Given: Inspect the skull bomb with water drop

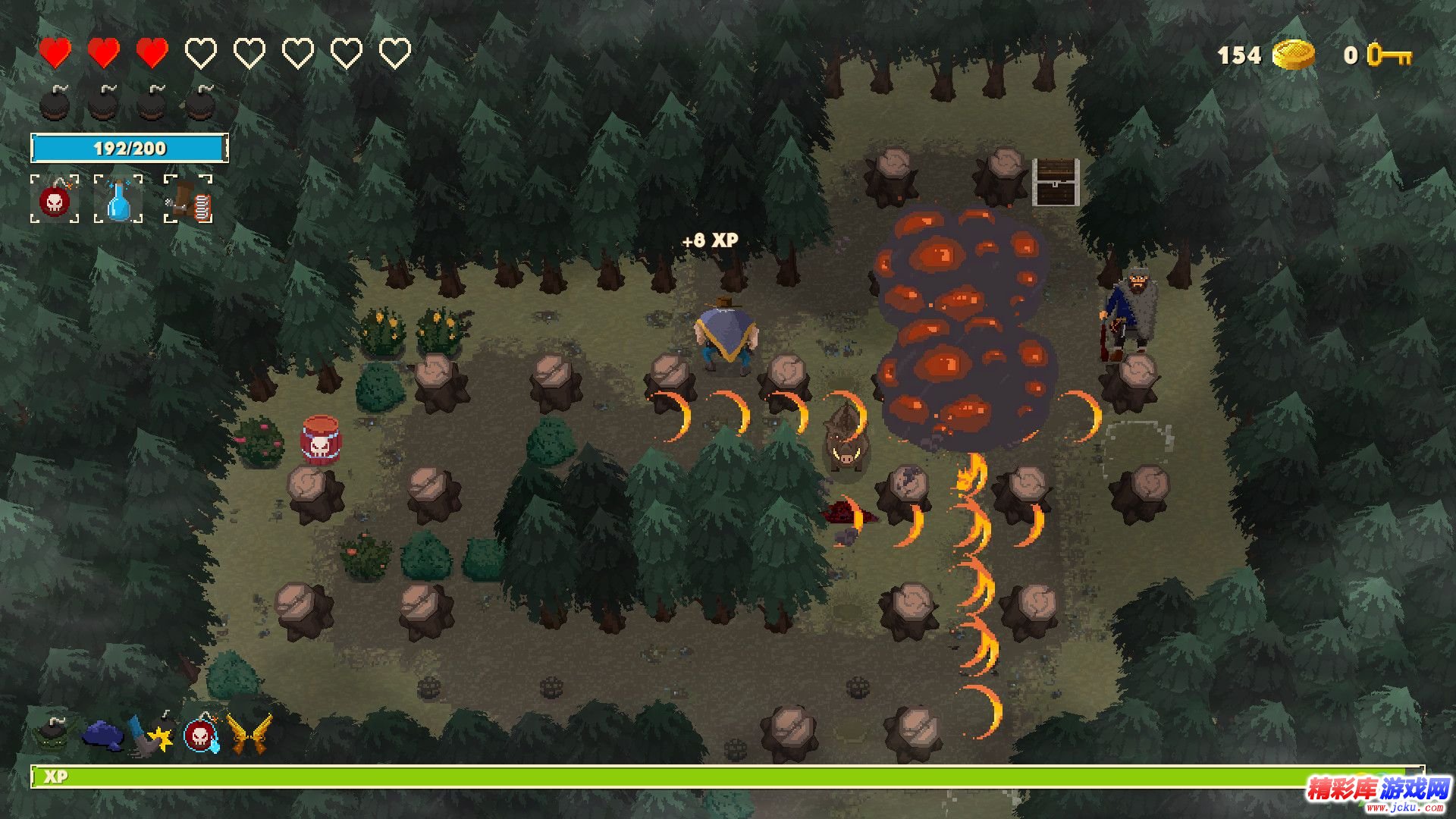Looking at the screenshot, I should click(x=202, y=734).
